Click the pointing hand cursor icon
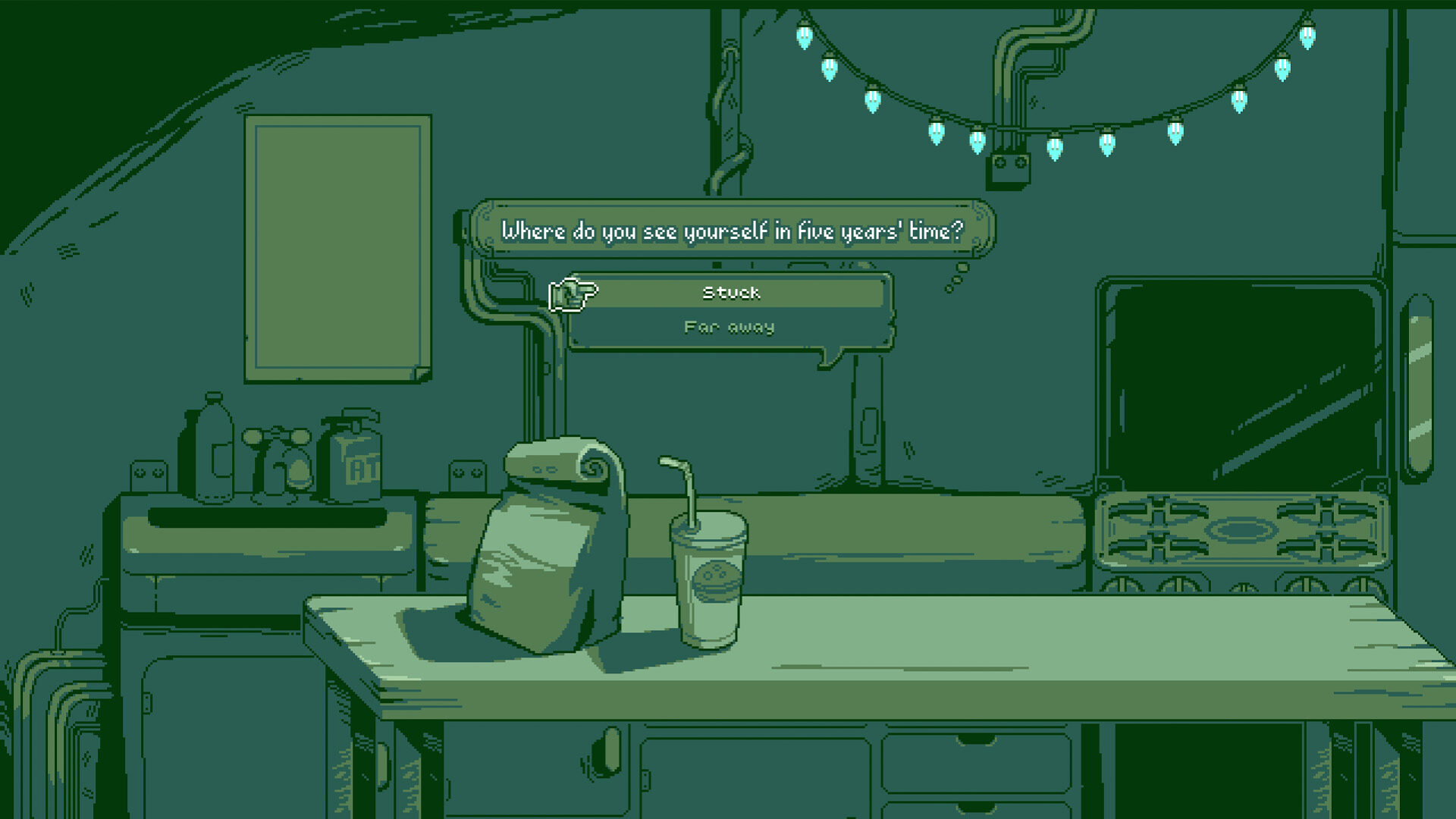Viewport: 1456px width, 819px height. 573,294
